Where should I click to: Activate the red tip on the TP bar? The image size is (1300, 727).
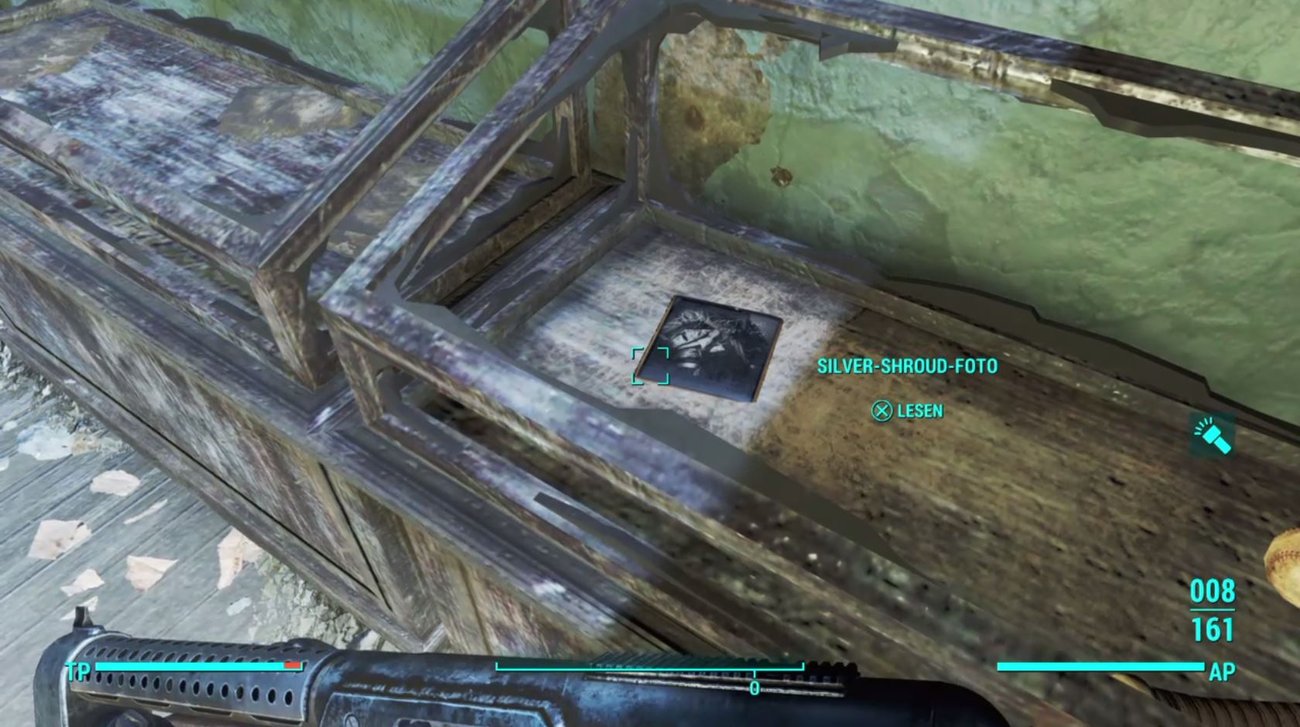tap(291, 665)
